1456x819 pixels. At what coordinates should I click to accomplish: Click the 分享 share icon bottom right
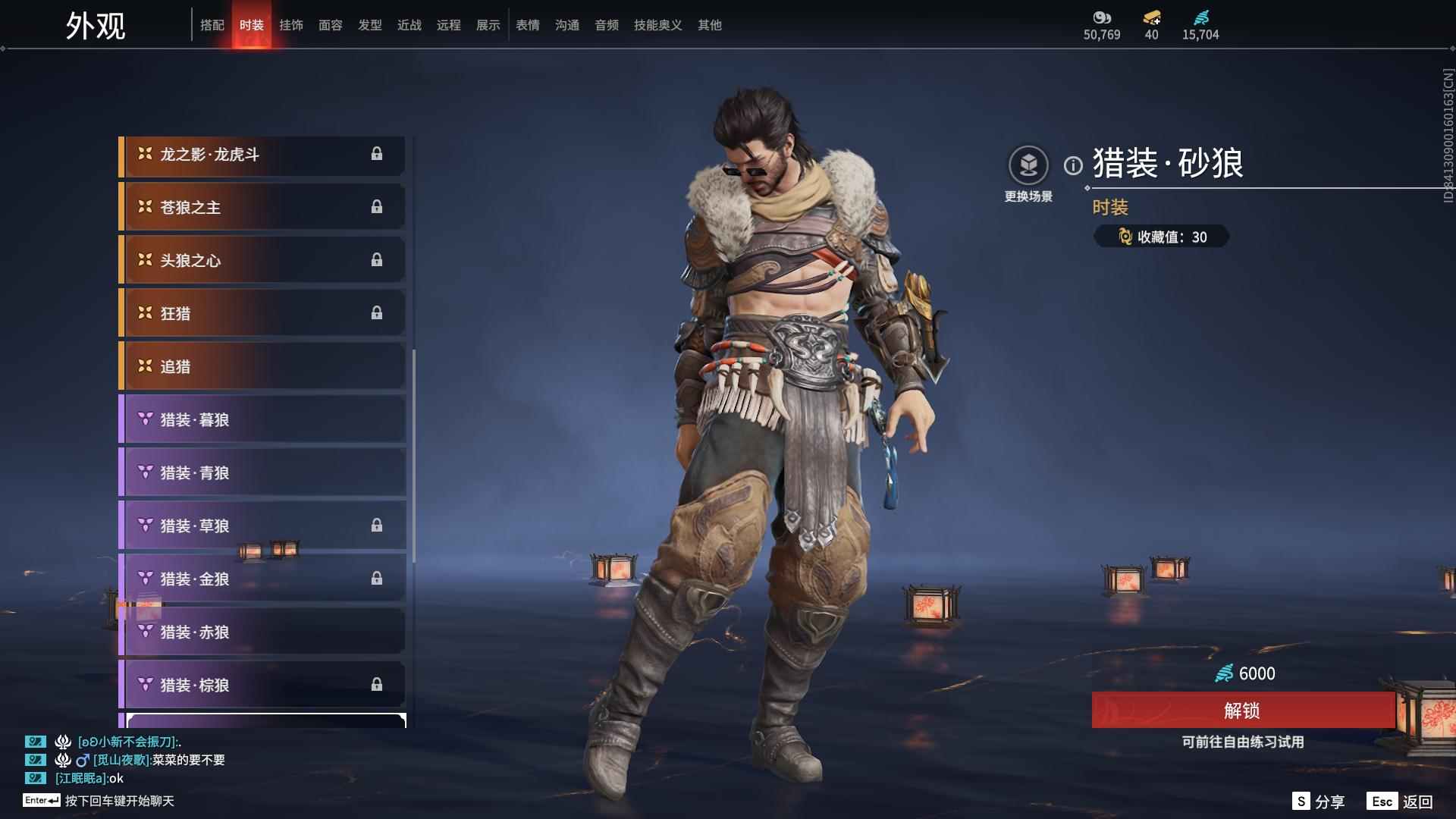click(x=1301, y=800)
